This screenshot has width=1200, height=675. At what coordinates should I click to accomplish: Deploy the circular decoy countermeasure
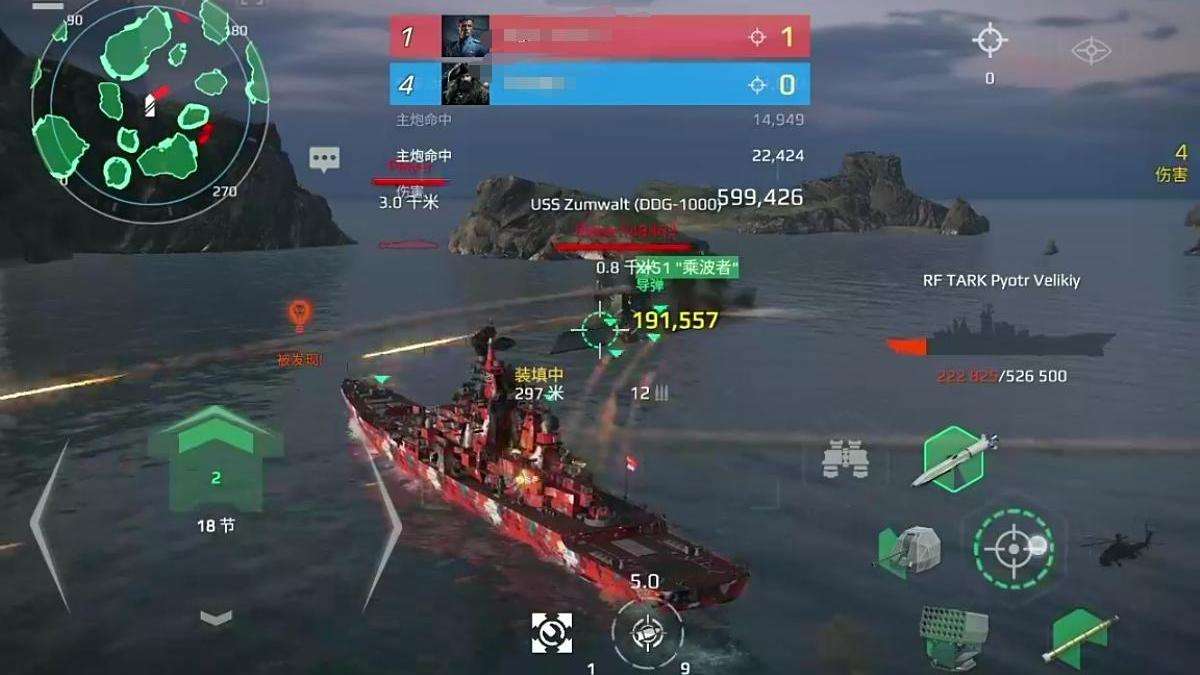click(x=647, y=633)
